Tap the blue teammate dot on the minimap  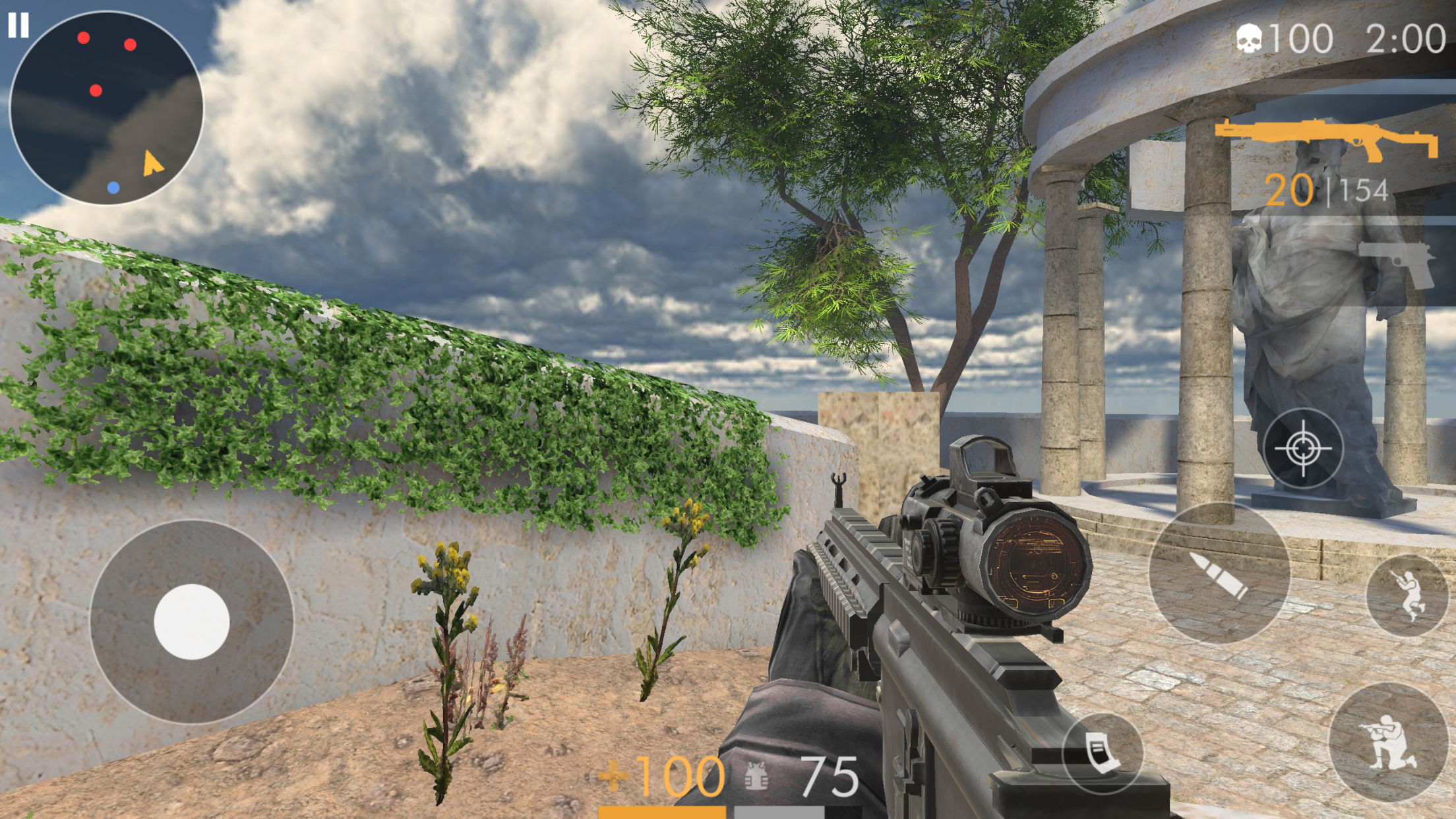(x=113, y=188)
